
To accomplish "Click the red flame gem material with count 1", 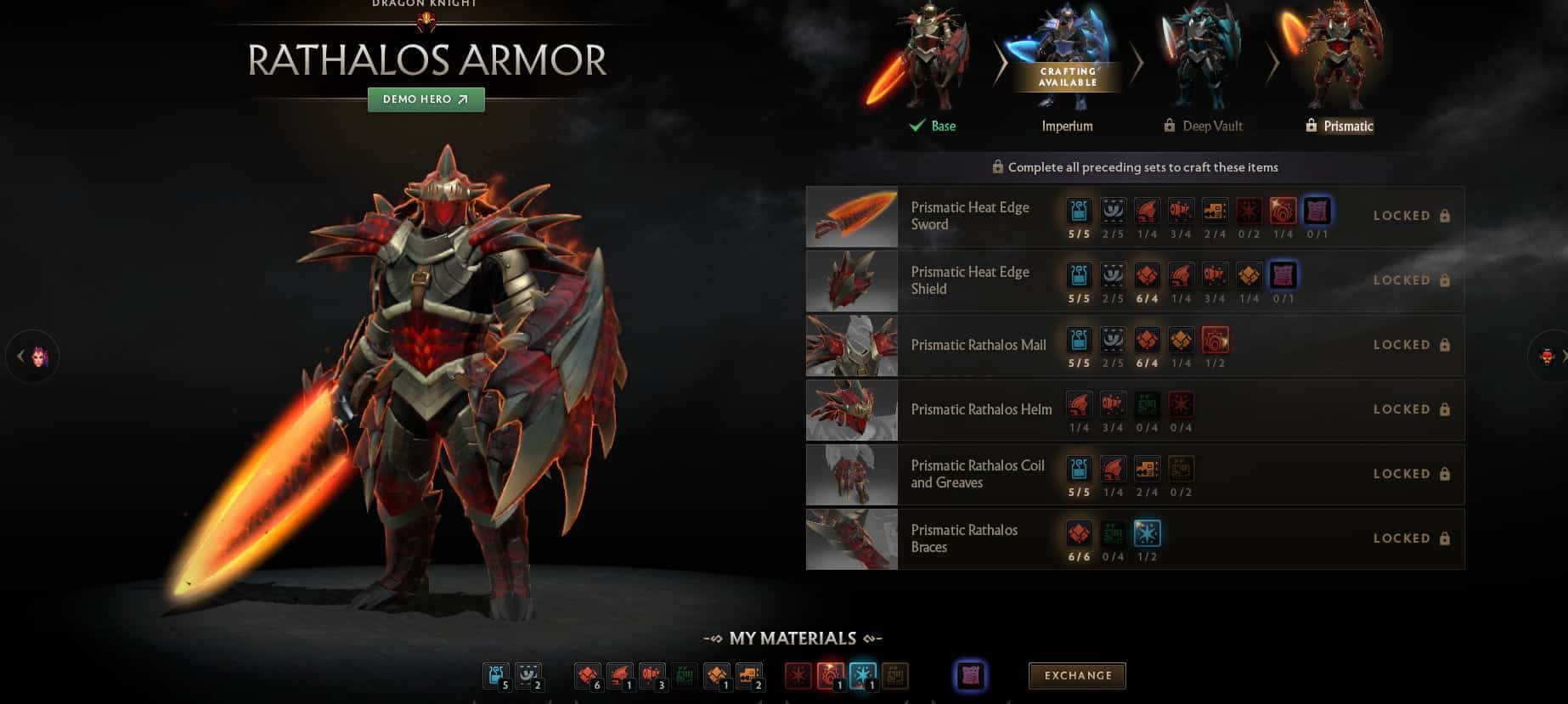I will pos(831,674).
